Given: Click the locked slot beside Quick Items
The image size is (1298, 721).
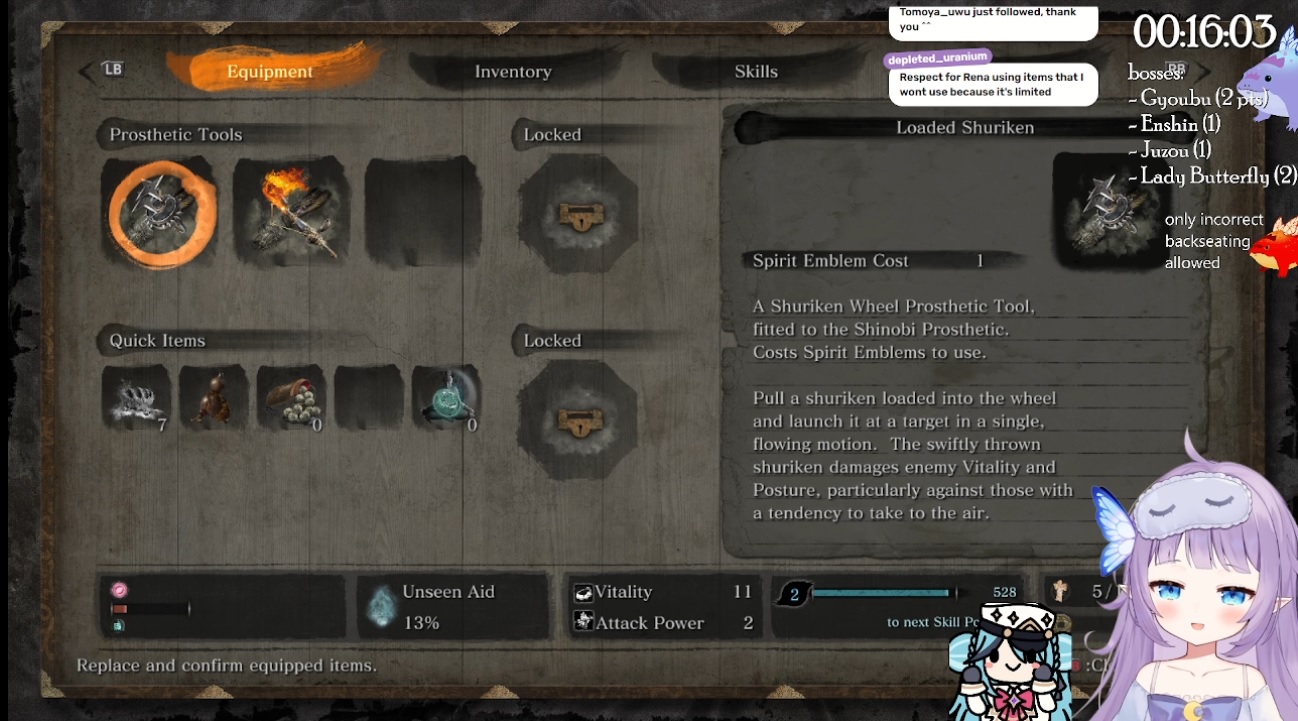Looking at the screenshot, I should [578, 420].
